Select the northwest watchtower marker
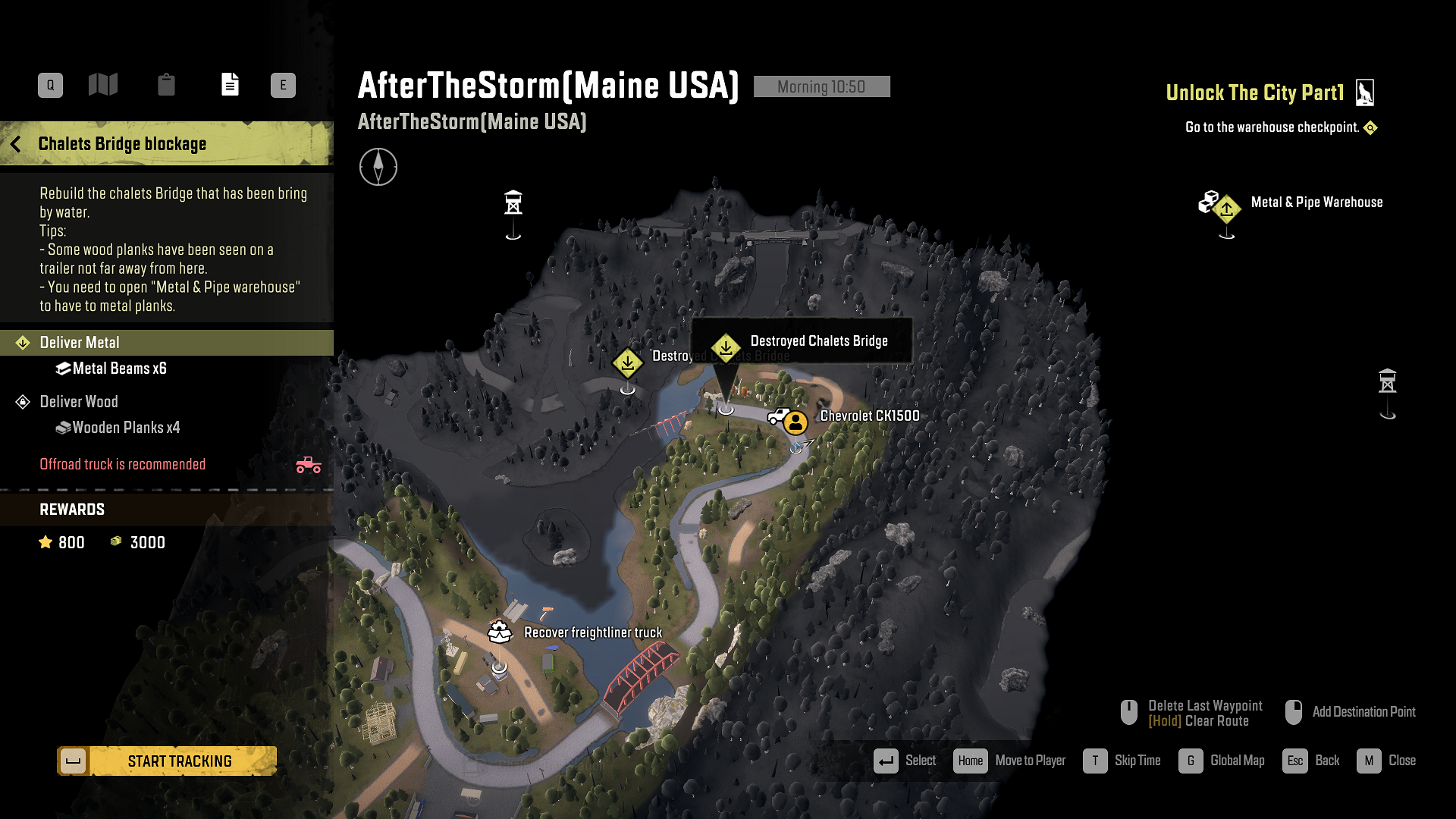The image size is (1456, 819). (x=513, y=203)
